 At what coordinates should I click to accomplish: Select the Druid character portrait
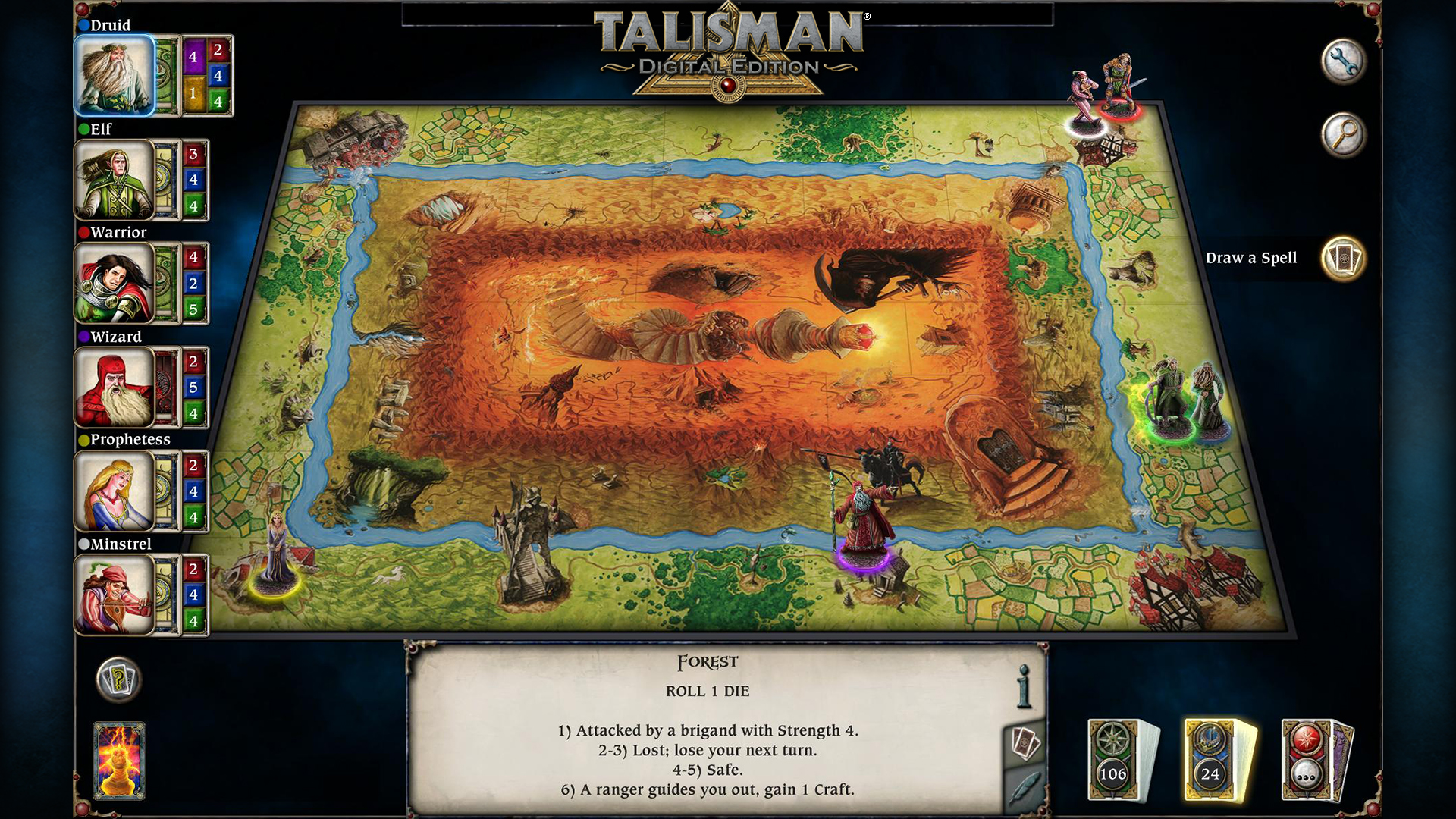tap(115, 74)
